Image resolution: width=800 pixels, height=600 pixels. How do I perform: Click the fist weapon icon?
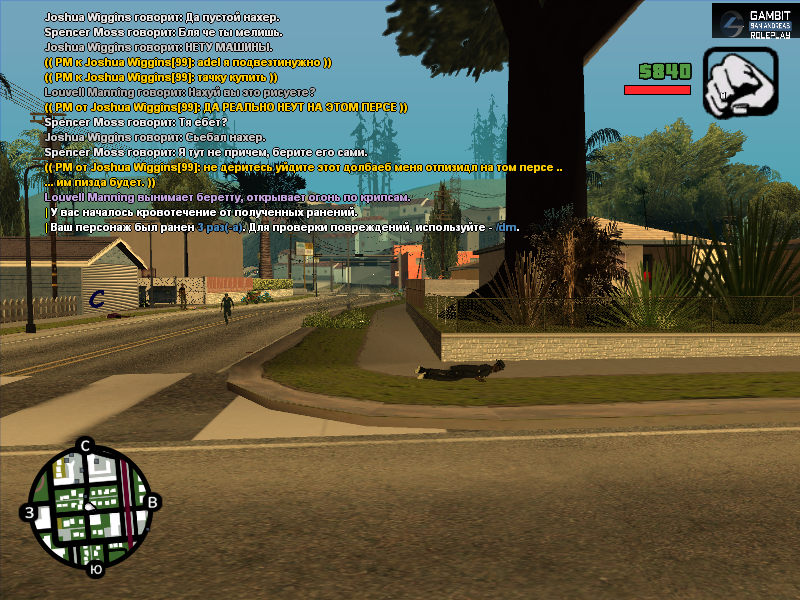tap(741, 79)
